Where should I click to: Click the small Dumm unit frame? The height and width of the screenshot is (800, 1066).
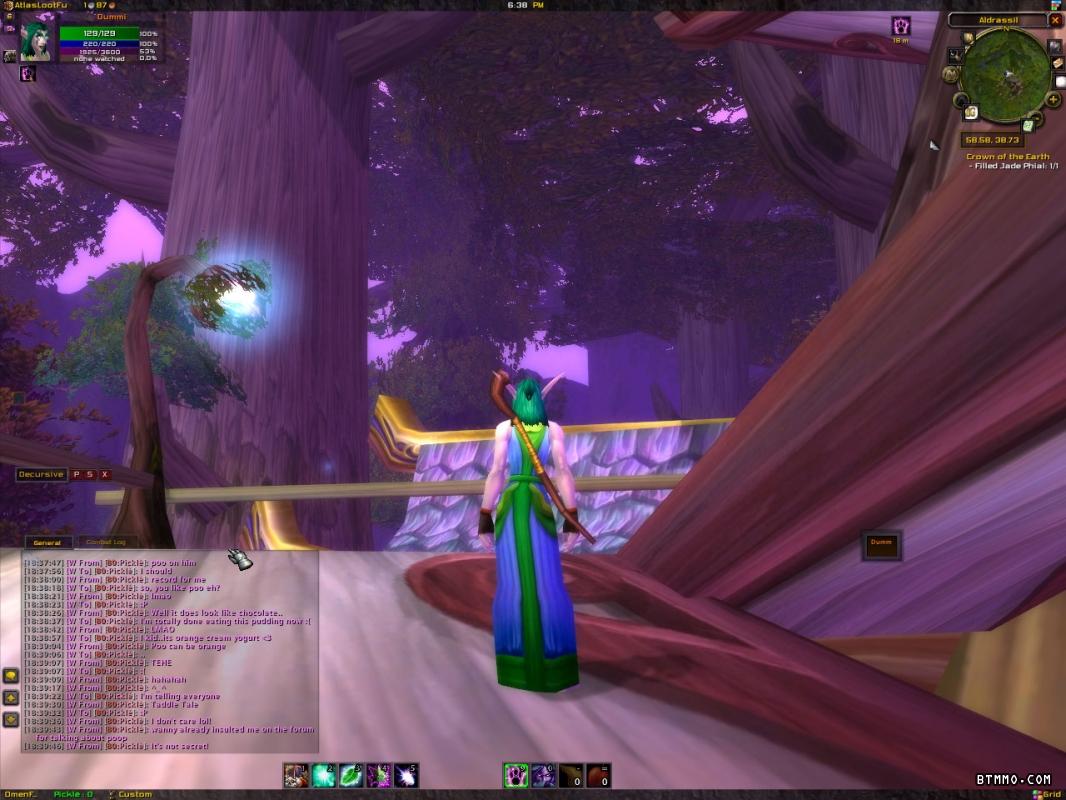point(881,543)
